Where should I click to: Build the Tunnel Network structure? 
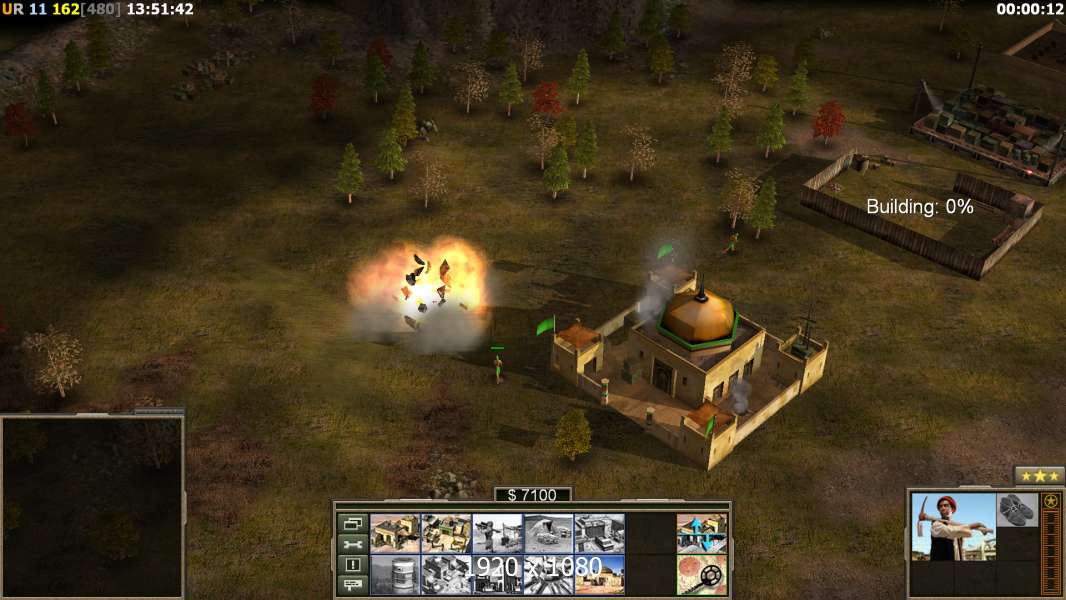pos(547,533)
